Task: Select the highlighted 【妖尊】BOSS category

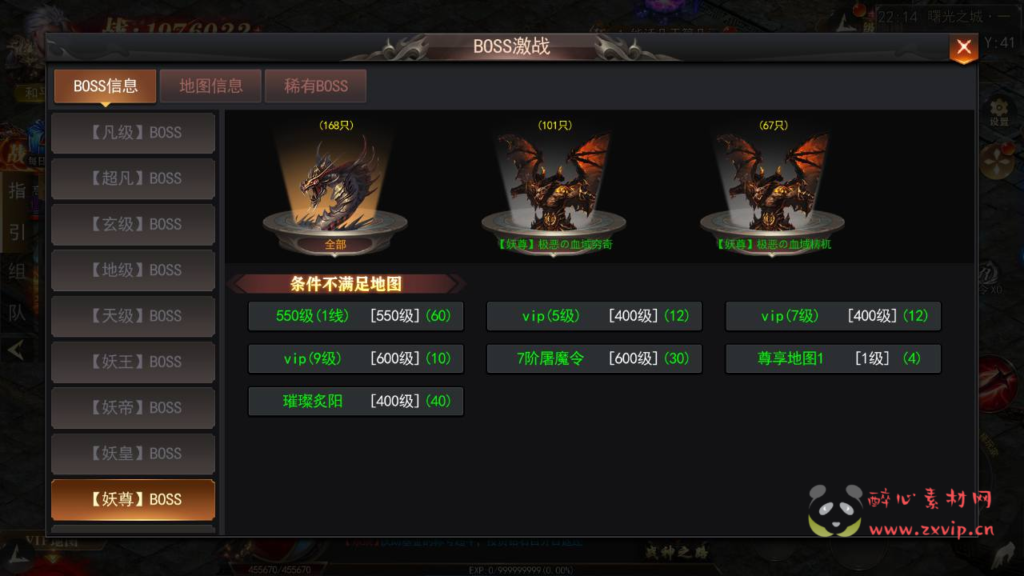Action: click(133, 499)
